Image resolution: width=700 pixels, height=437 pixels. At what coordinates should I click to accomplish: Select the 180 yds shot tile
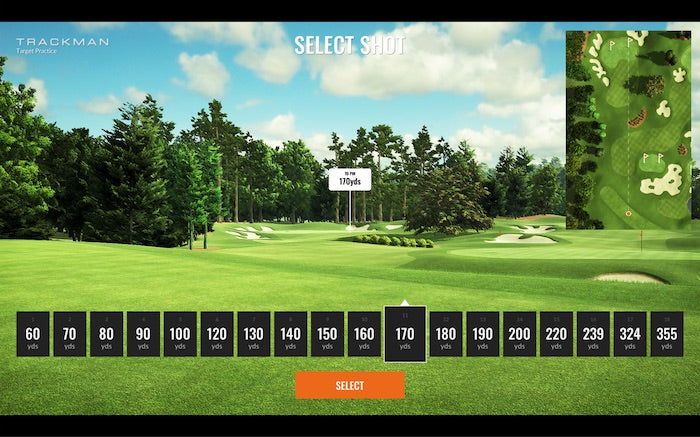[446, 334]
